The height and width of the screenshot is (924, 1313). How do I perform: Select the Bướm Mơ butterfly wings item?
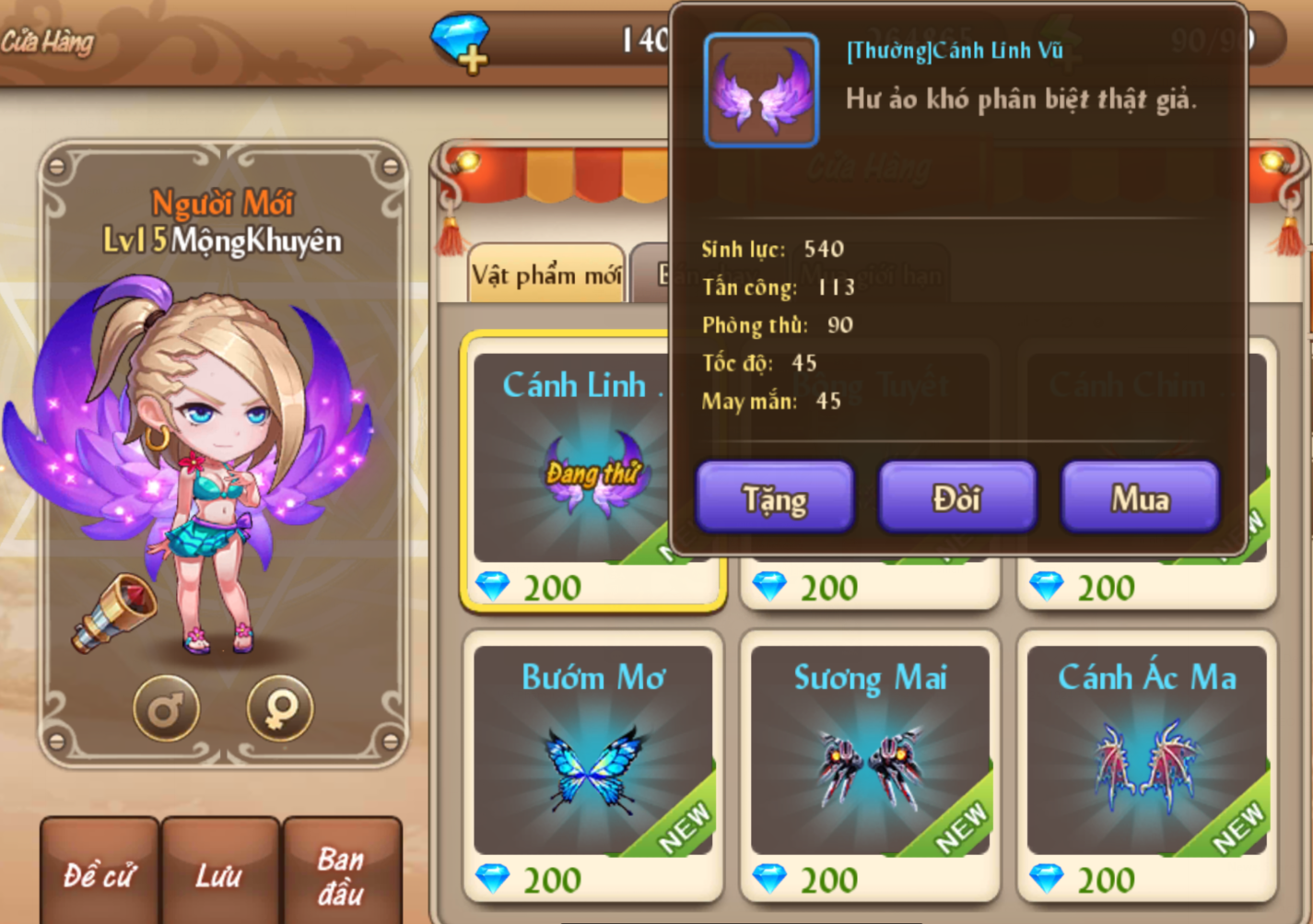click(x=593, y=751)
